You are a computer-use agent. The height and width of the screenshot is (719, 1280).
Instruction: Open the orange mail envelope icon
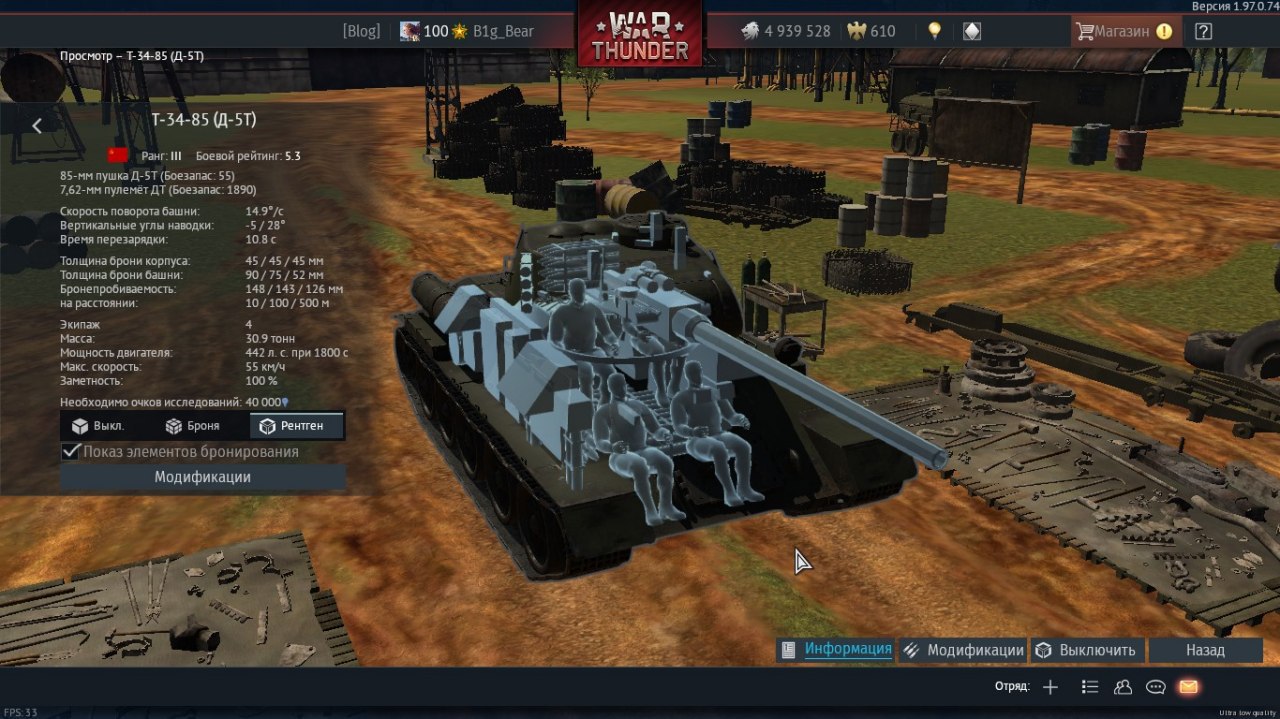[x=1188, y=687]
